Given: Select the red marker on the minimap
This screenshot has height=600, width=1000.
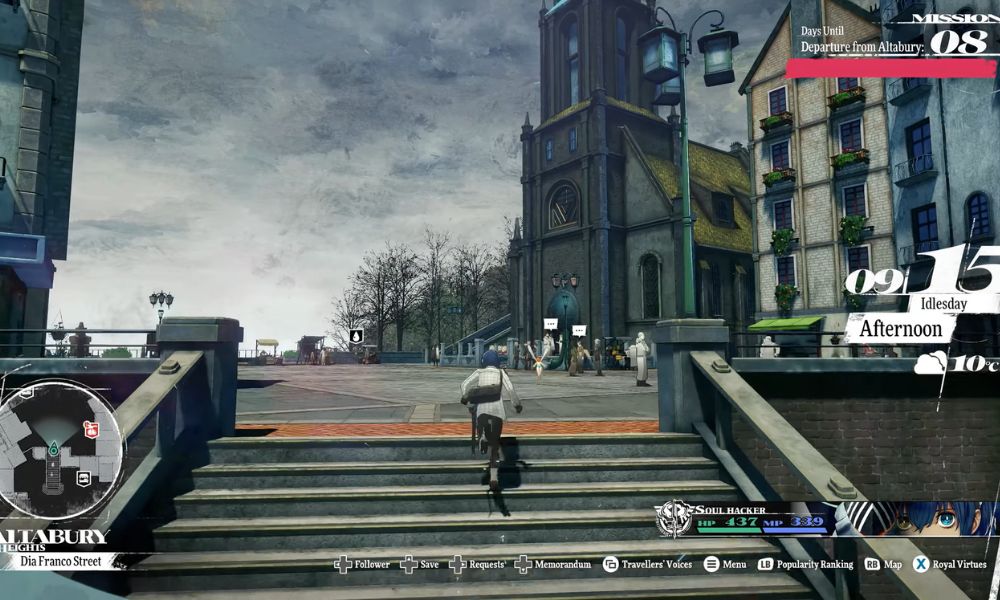Looking at the screenshot, I should point(90,429).
